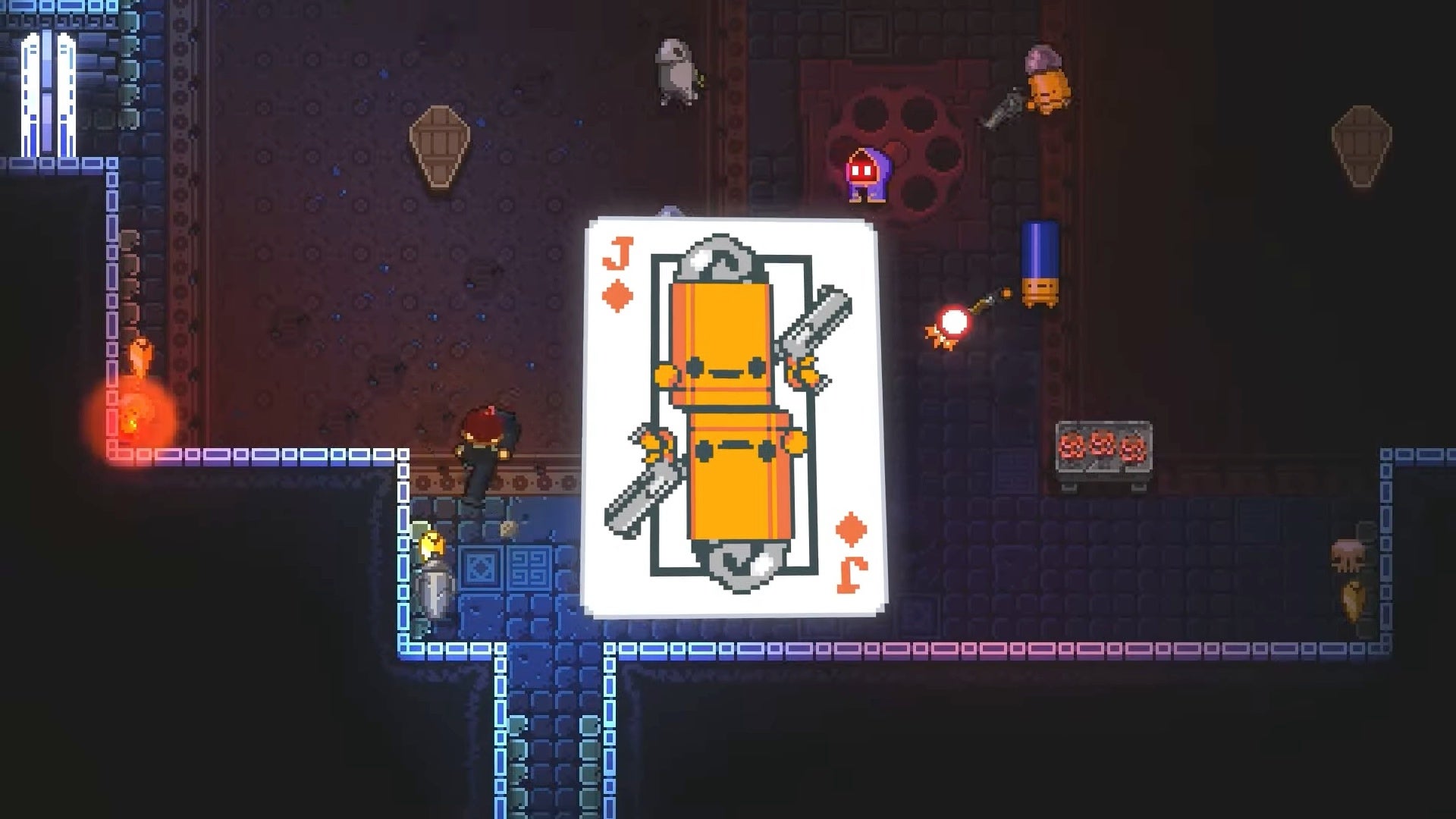Click the rotated J at the card's bottom corner
This screenshot has height=819, width=1456.
tap(851, 574)
